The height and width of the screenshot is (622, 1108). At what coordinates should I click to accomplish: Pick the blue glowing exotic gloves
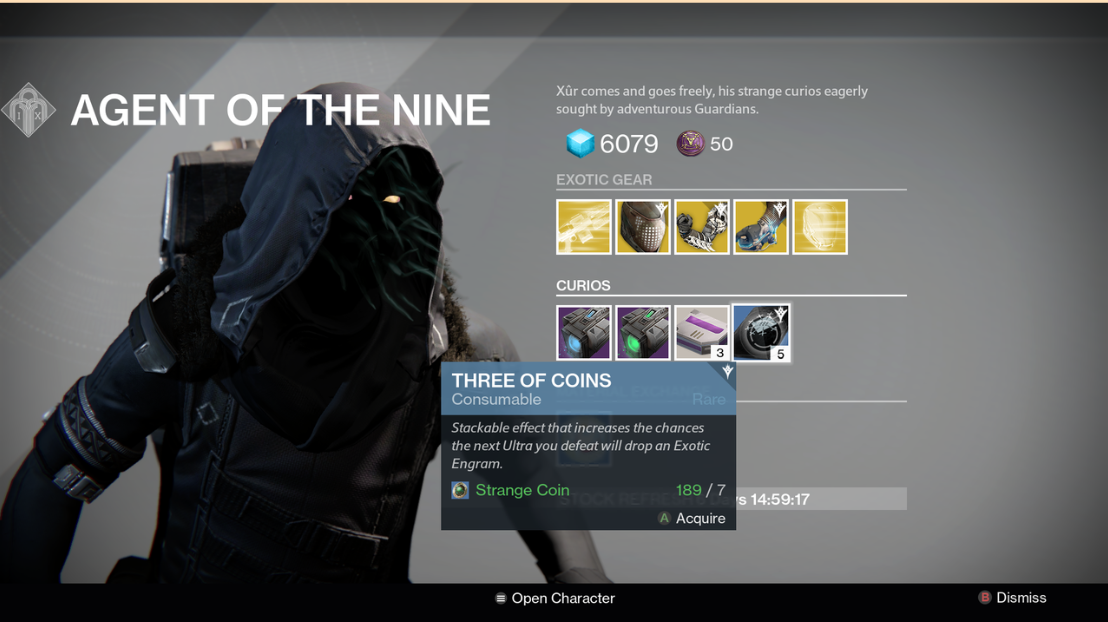pos(761,227)
